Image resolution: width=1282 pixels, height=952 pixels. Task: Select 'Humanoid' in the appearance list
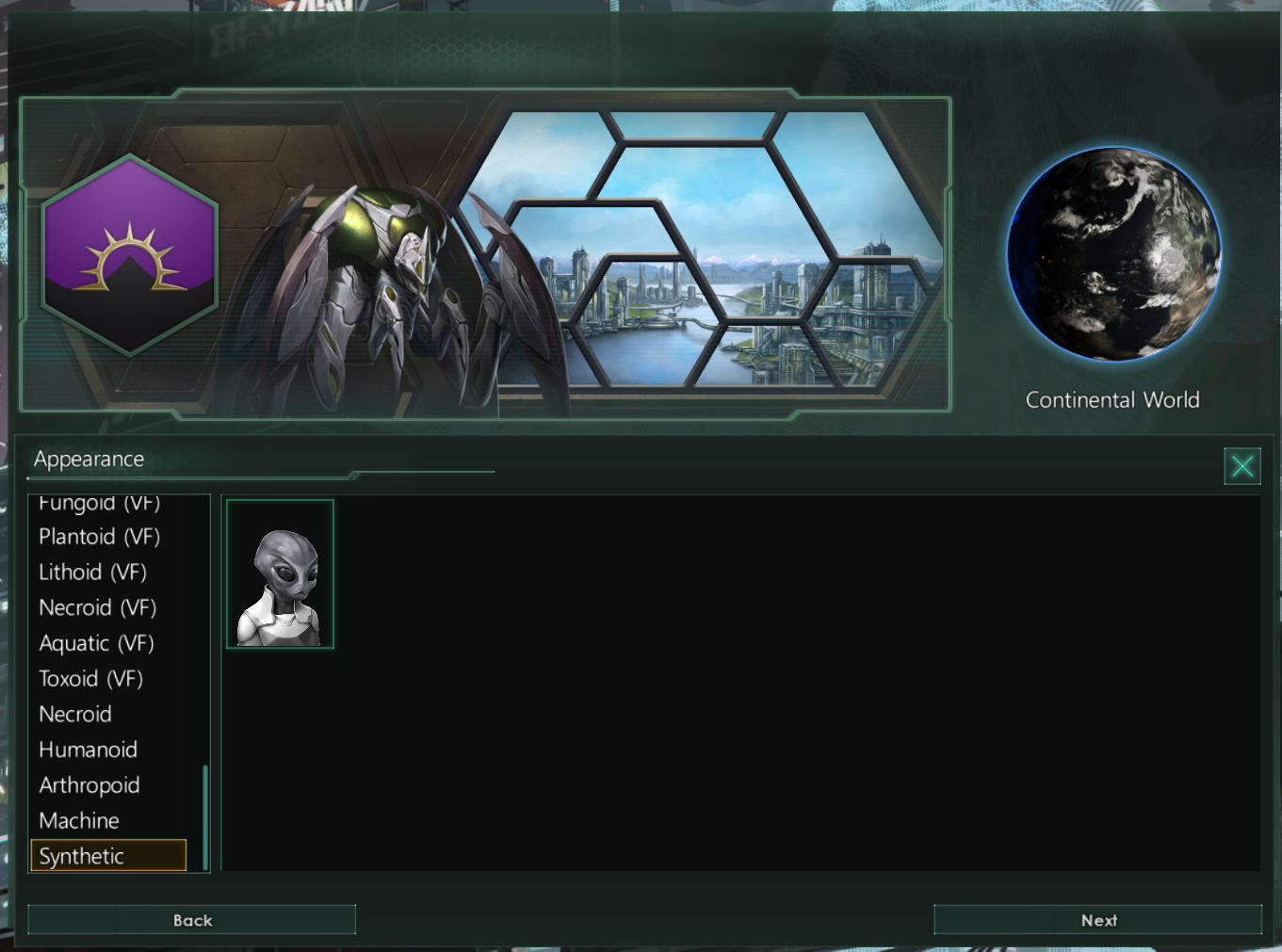click(88, 750)
